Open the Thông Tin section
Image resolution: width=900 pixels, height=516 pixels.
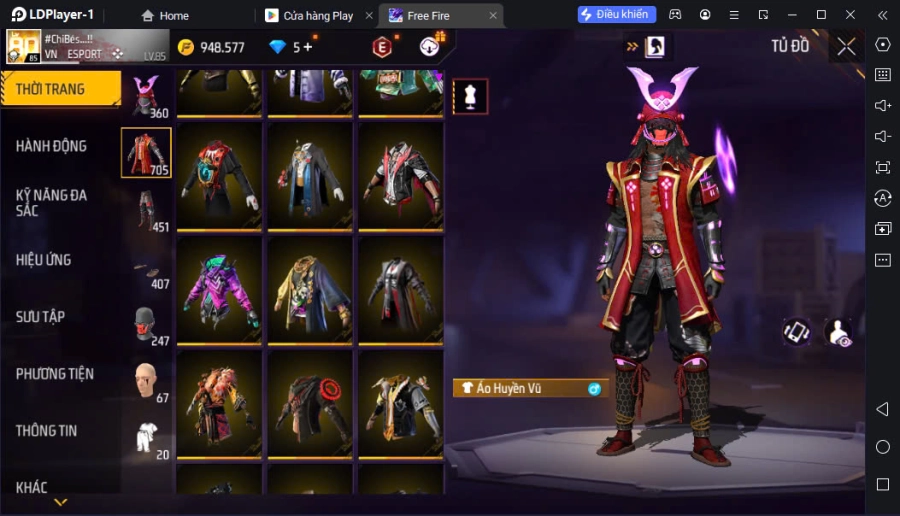point(47,431)
